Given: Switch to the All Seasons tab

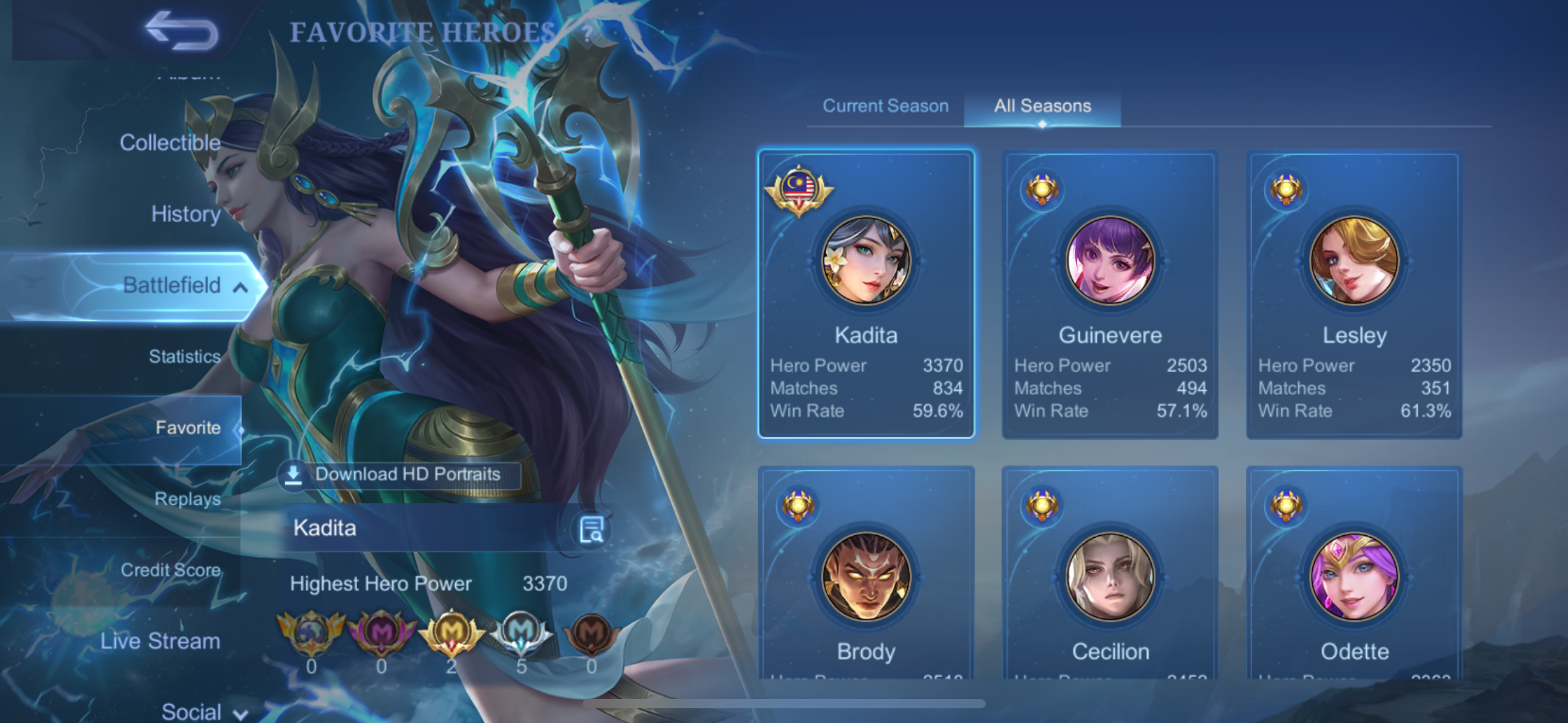Looking at the screenshot, I should 1042,106.
